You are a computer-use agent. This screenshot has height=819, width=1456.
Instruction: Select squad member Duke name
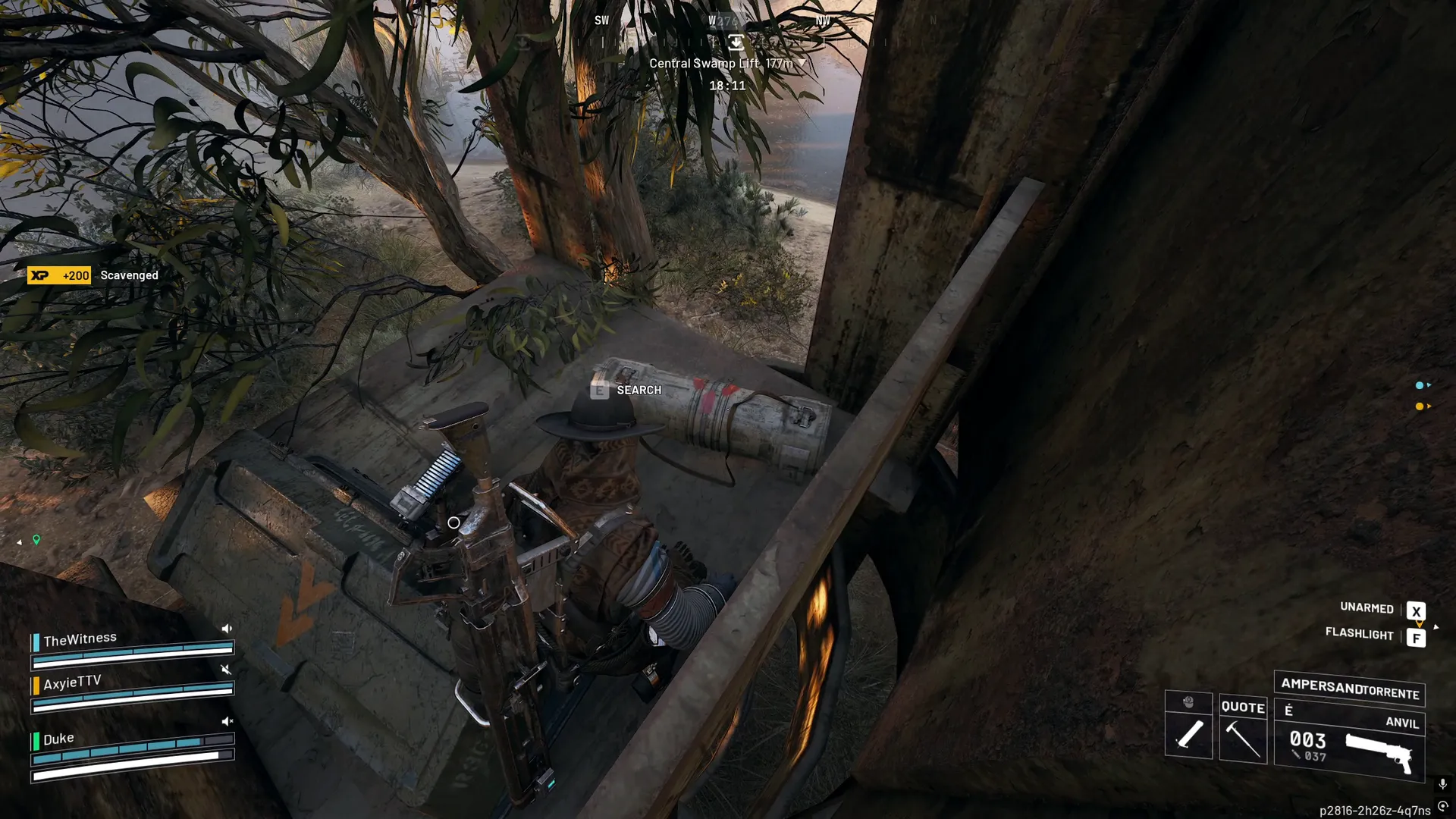click(58, 739)
